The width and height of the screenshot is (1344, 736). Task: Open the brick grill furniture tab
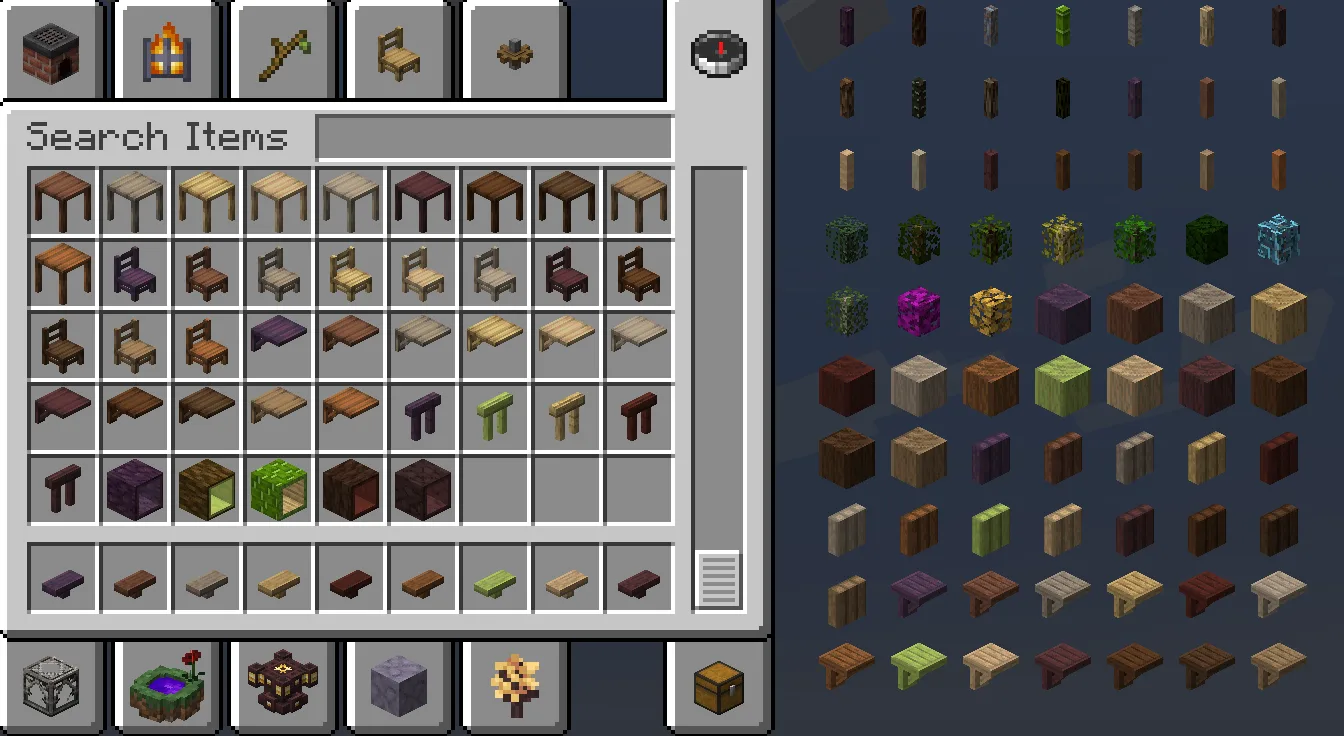(52, 50)
